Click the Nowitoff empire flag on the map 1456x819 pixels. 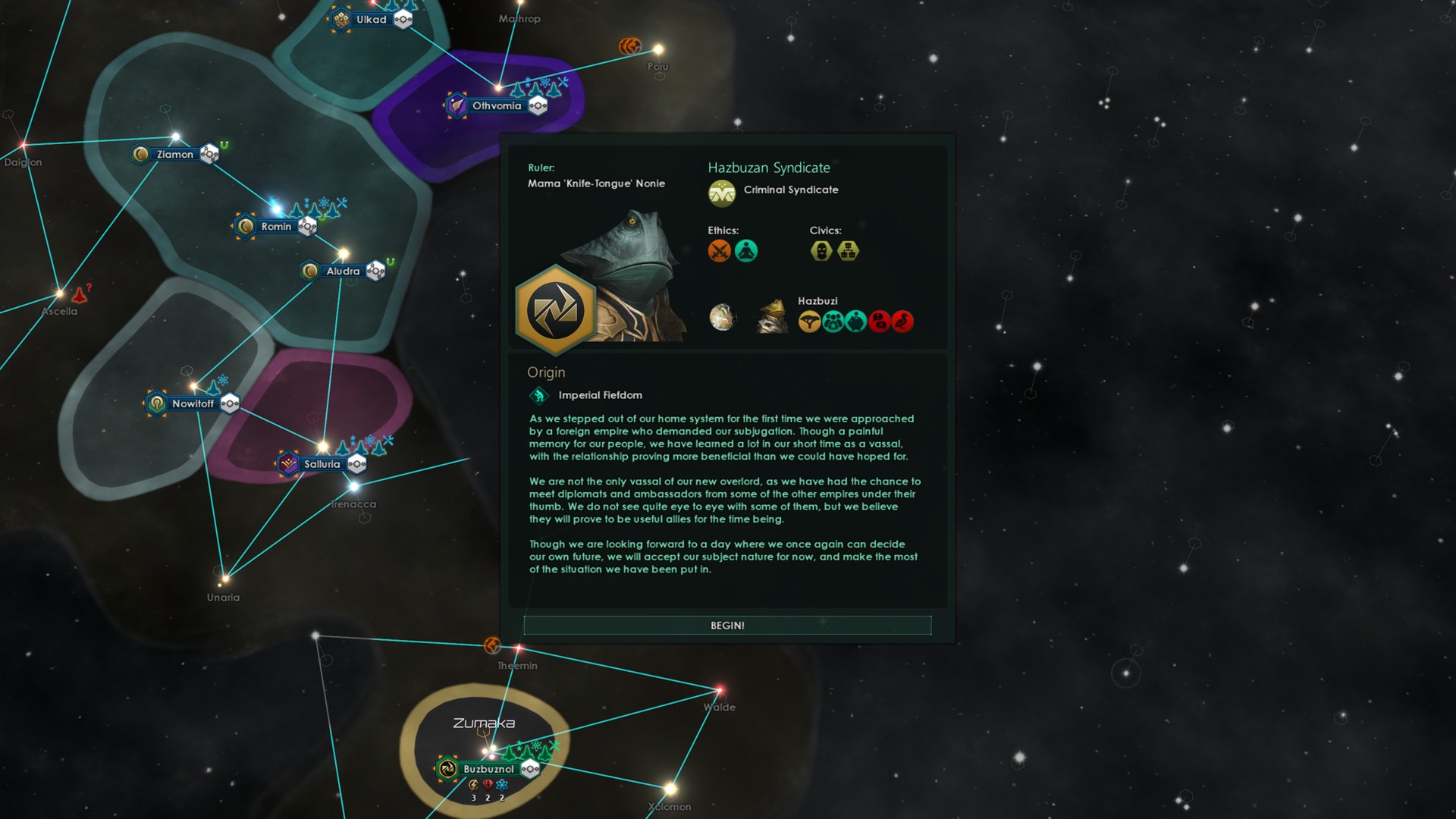(158, 403)
